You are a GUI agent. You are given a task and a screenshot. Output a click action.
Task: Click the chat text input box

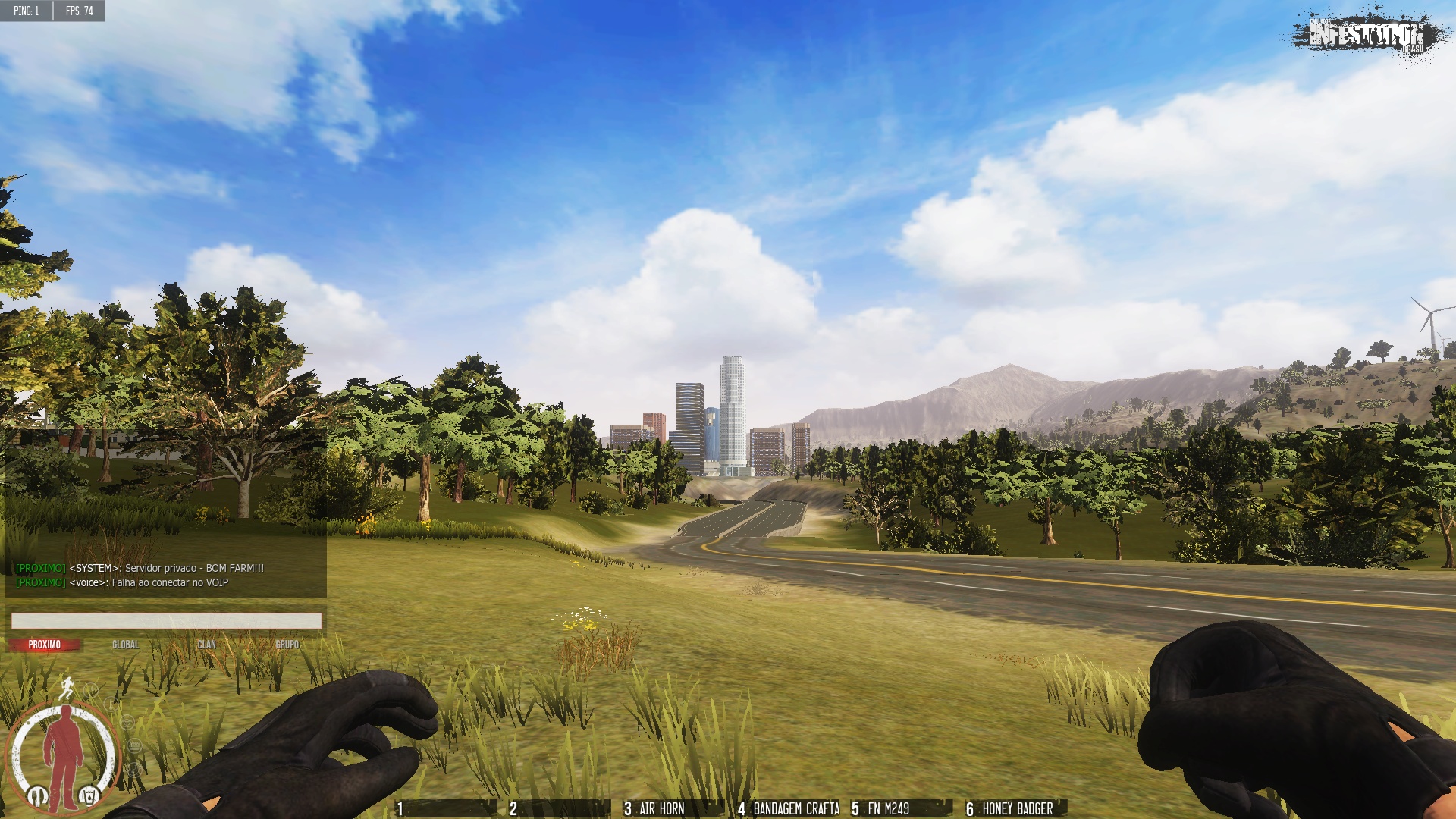point(166,621)
